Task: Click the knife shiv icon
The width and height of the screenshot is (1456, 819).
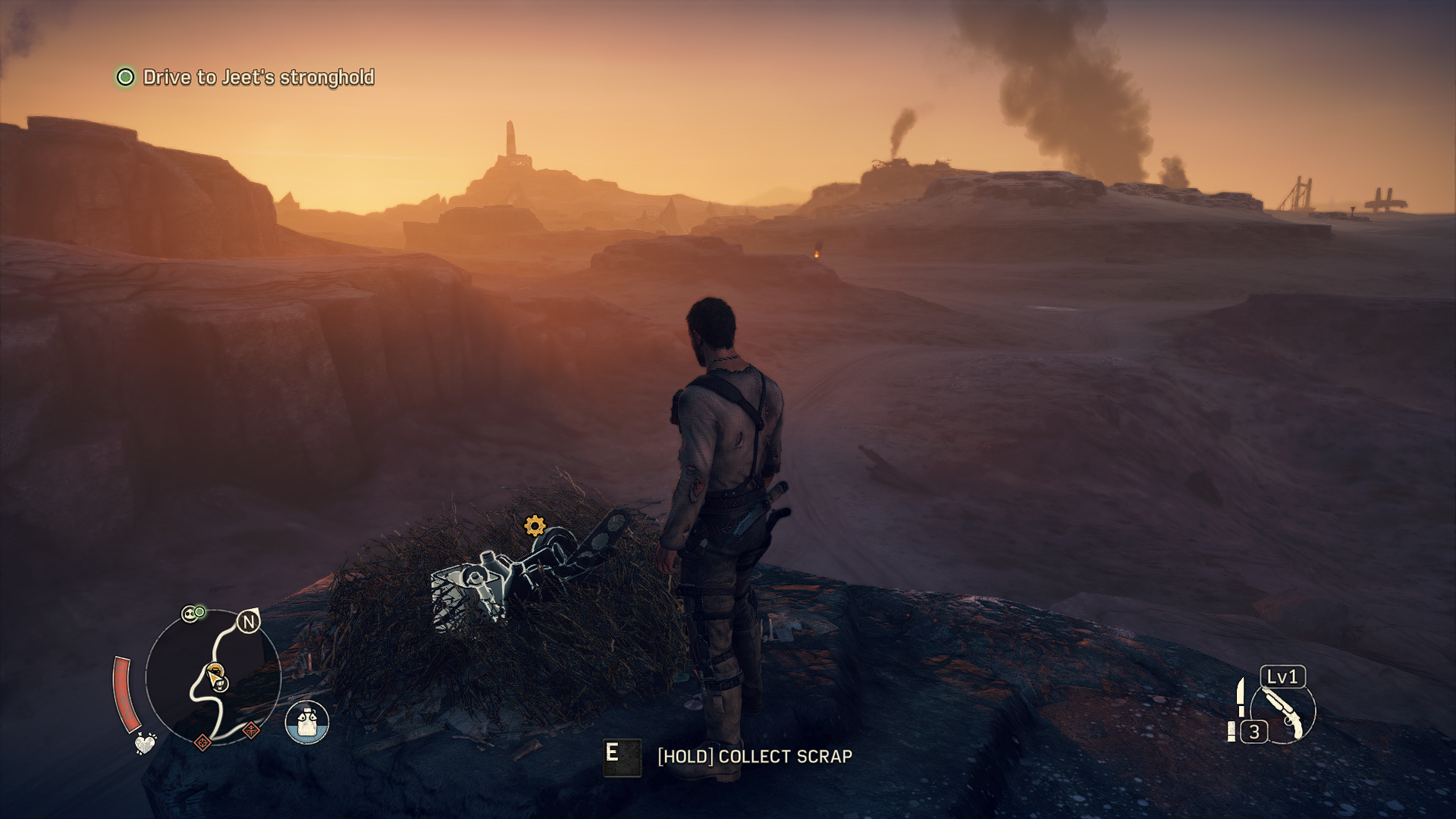Action: [1241, 697]
